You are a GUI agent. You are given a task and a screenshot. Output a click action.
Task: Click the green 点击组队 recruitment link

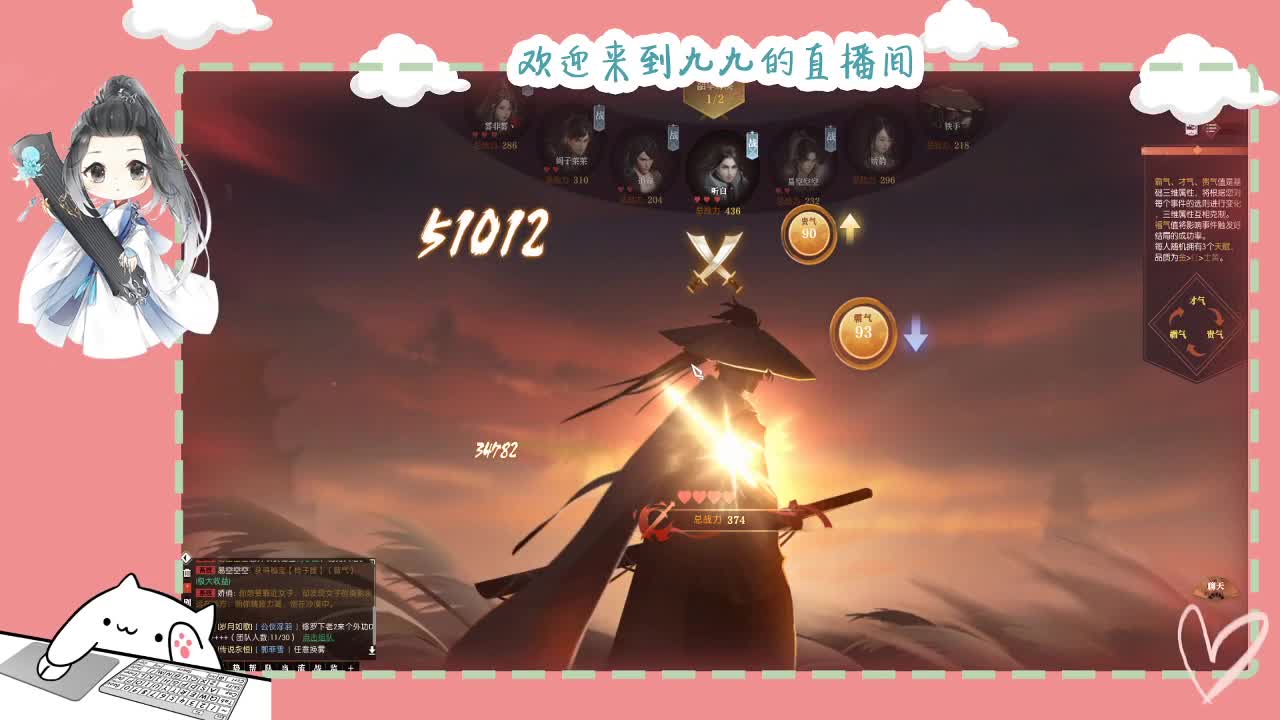(319, 638)
